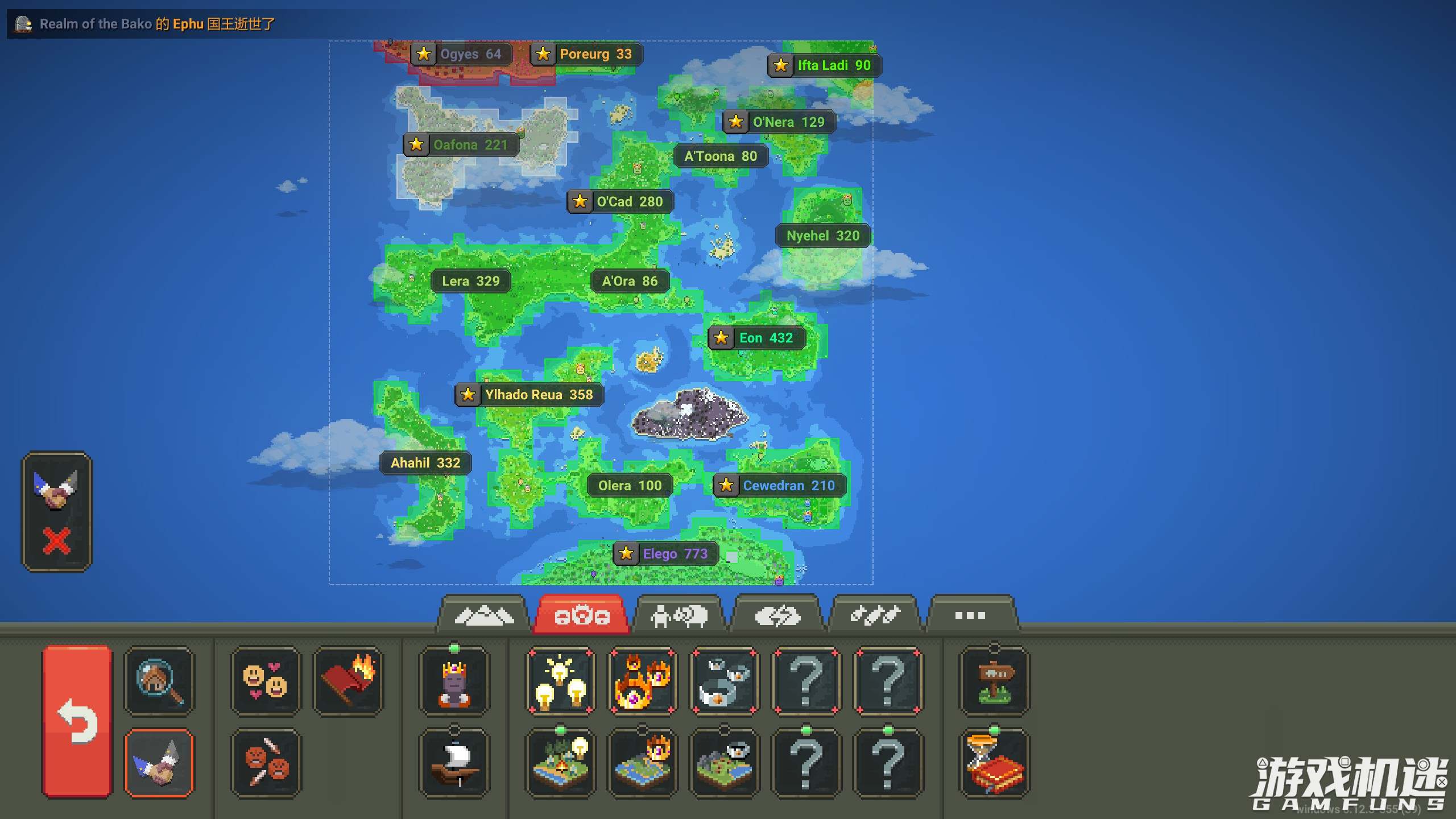Choose the three lightbulbs icon
This screenshot has width=1456, height=819.
point(560,681)
